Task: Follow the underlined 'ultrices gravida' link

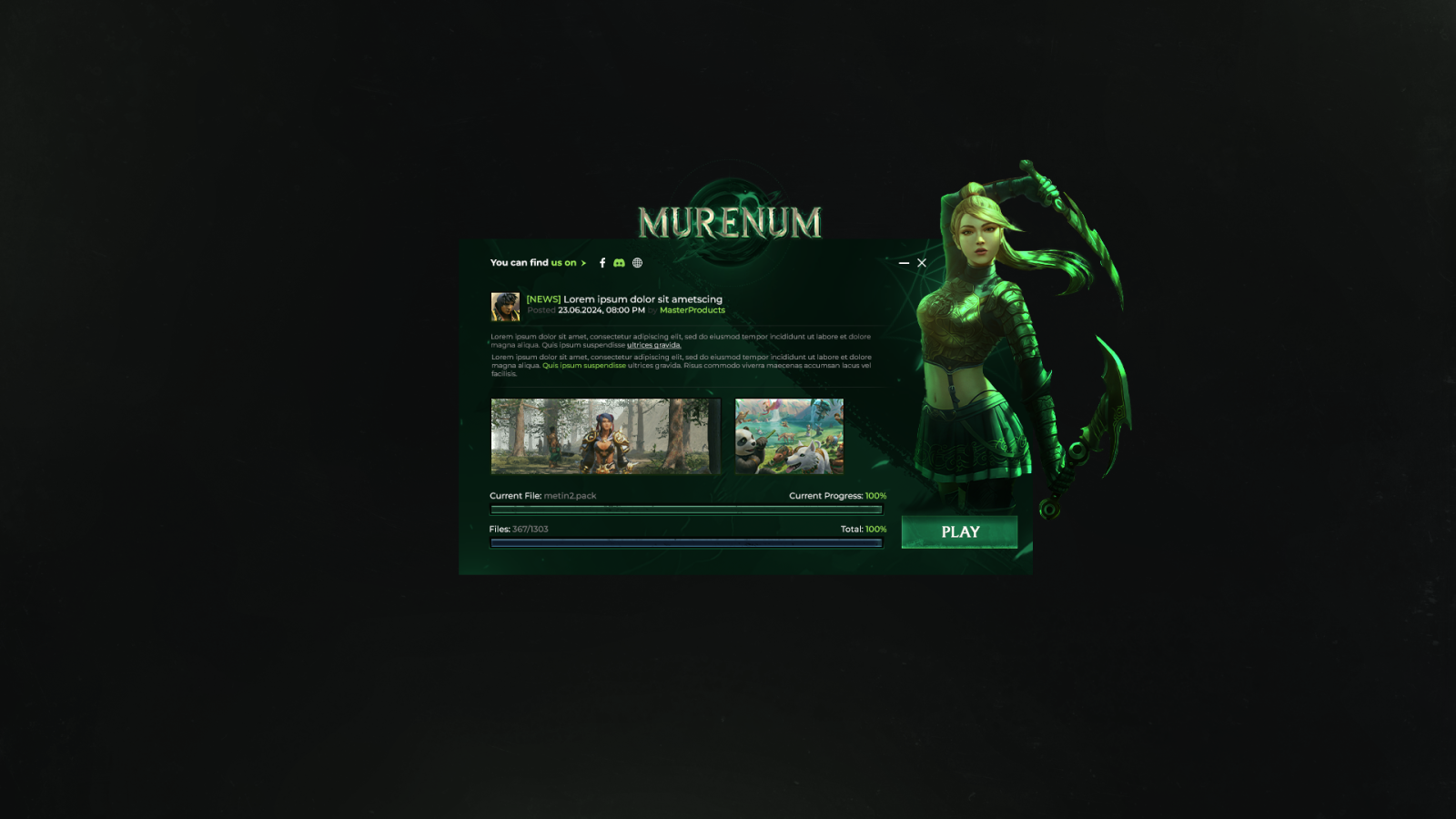Action: 653,346
